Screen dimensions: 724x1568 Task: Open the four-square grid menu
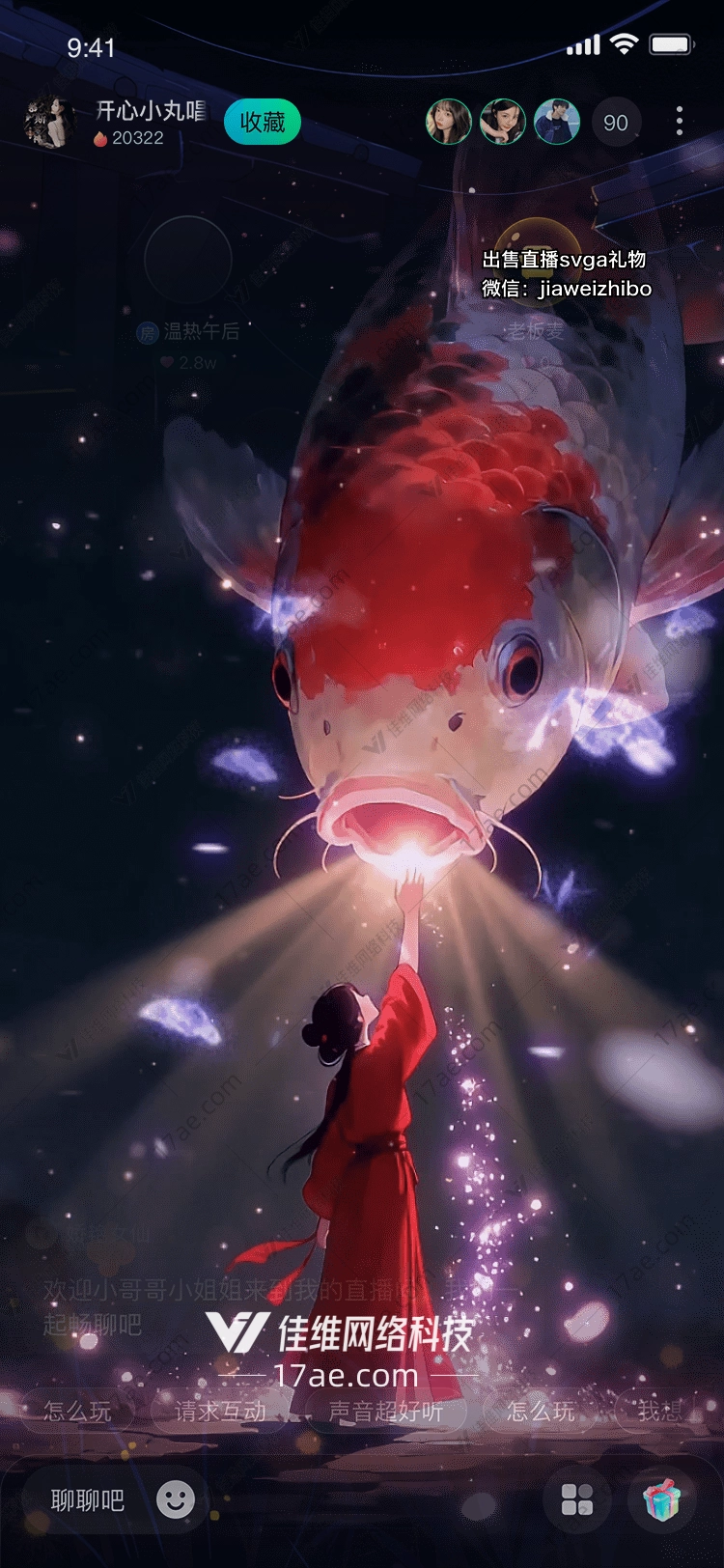[x=577, y=1499]
